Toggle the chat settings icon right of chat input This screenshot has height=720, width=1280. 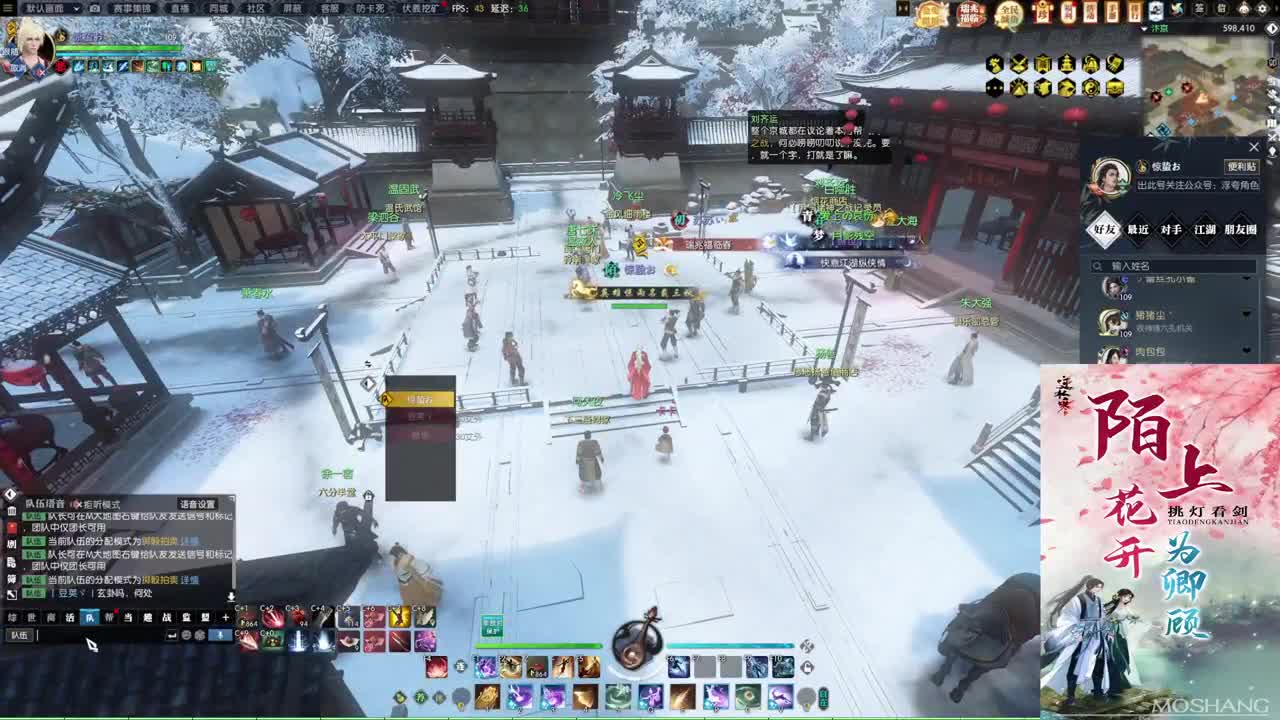tap(200, 635)
